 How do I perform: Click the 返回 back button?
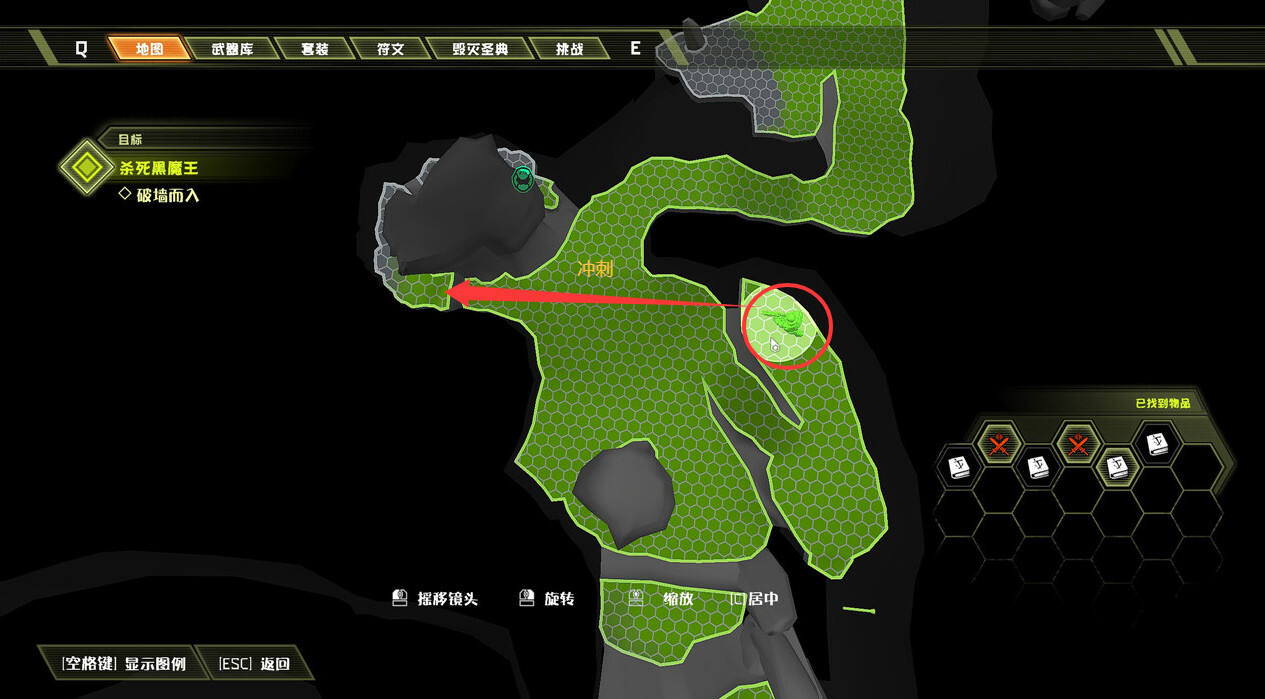point(255,663)
